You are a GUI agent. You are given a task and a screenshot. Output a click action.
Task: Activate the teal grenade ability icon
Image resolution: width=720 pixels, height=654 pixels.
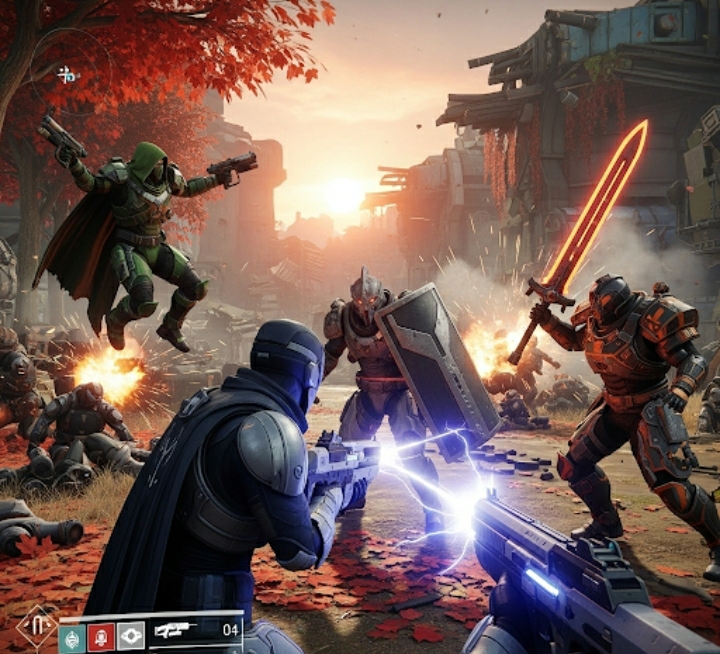(72, 635)
